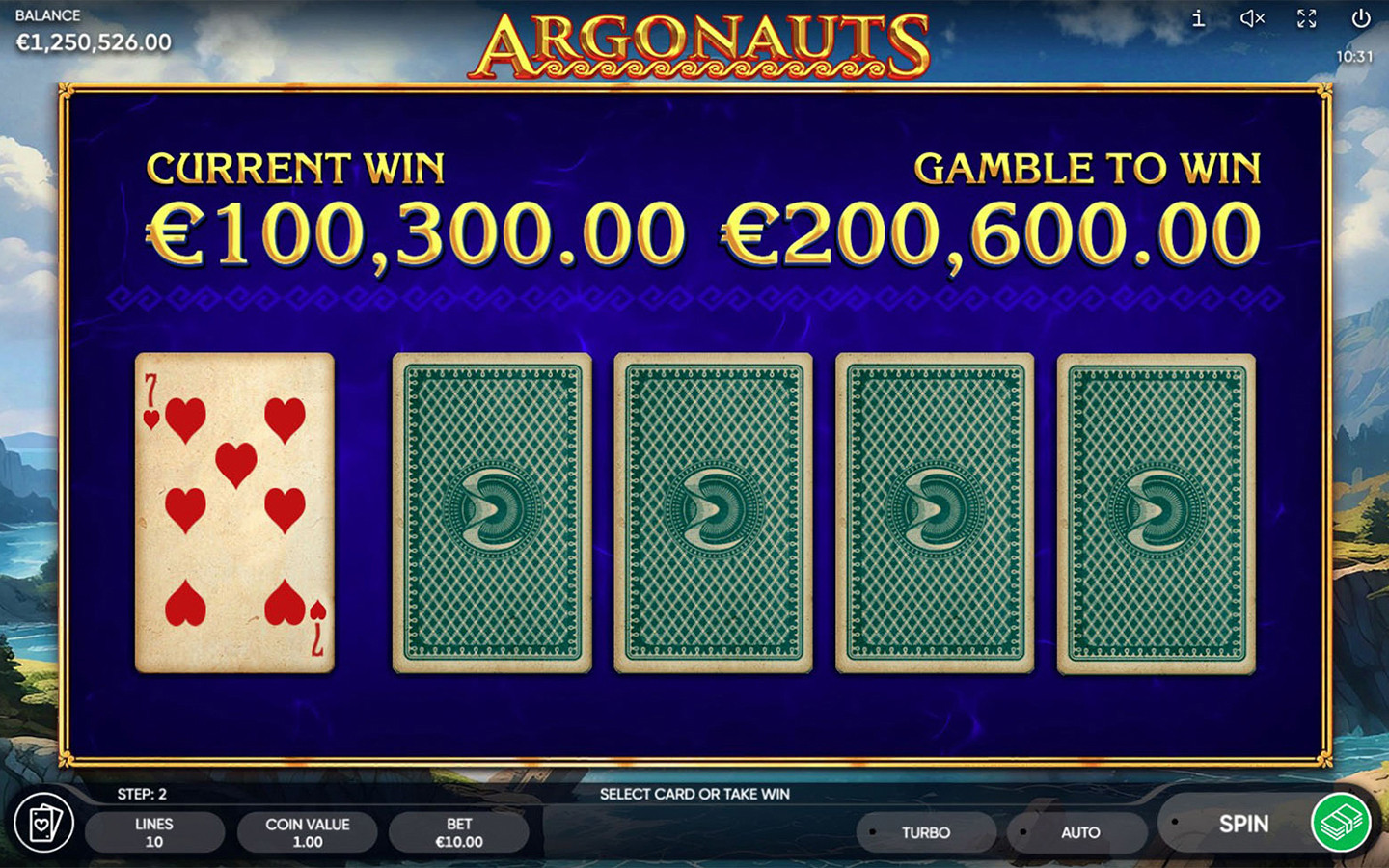Collect winnings with the money stack icon
This screenshot has width=1389, height=868.
click(x=1342, y=825)
